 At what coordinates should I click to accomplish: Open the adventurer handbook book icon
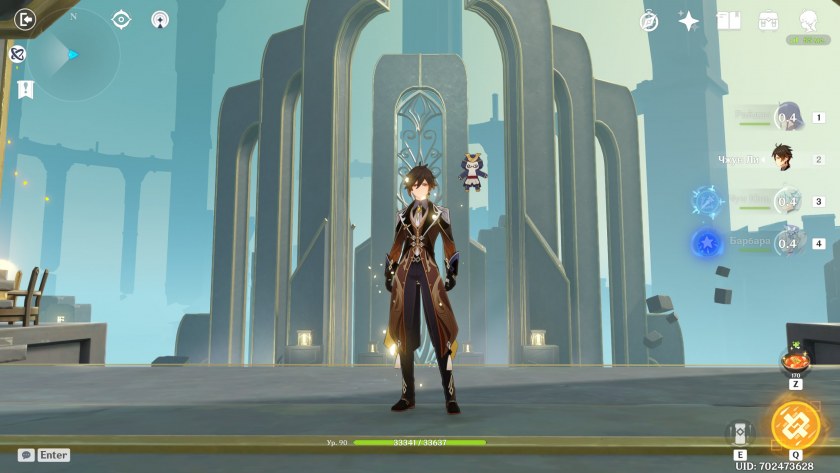pos(728,21)
